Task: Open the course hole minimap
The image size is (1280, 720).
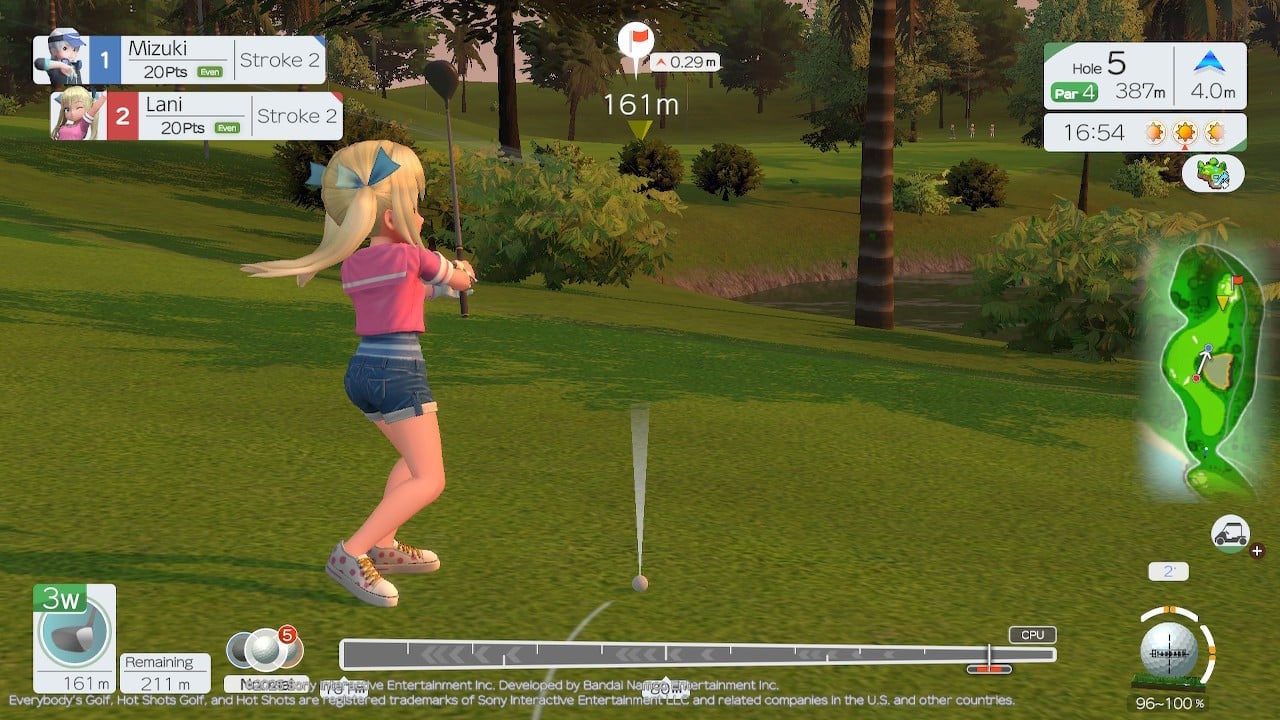Action: (x=1203, y=368)
